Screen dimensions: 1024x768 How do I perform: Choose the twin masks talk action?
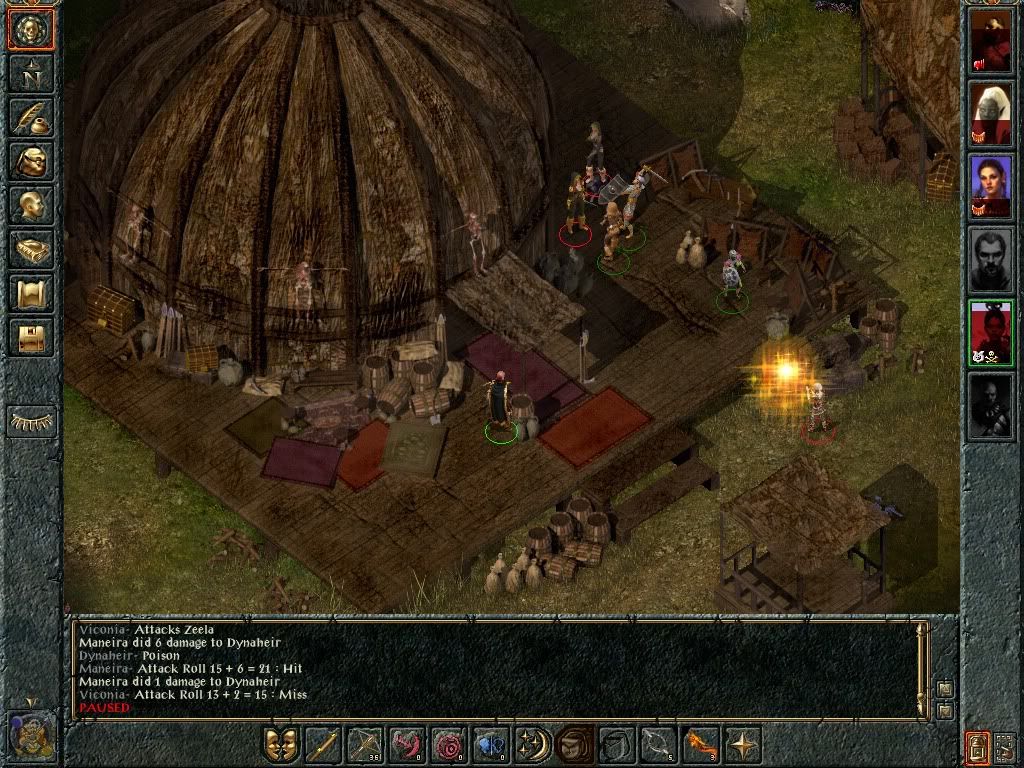[x=280, y=745]
